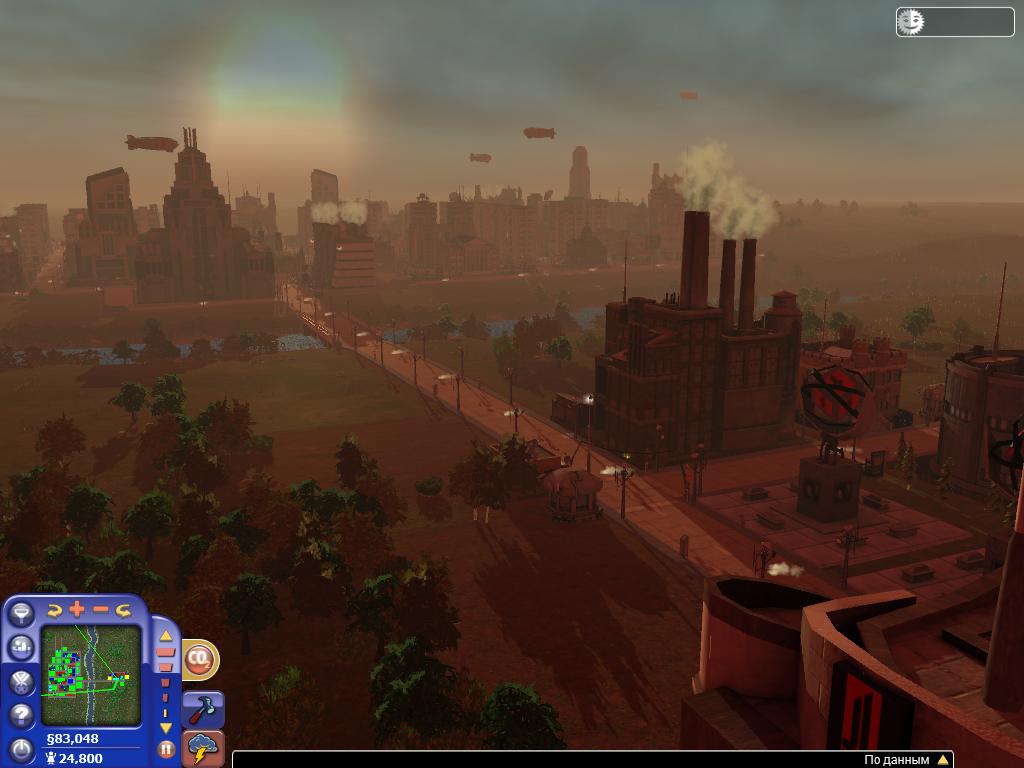Viewport: 1024px width, 768px height.
Task: Open the city statistics chart button
Action: coord(21,648)
